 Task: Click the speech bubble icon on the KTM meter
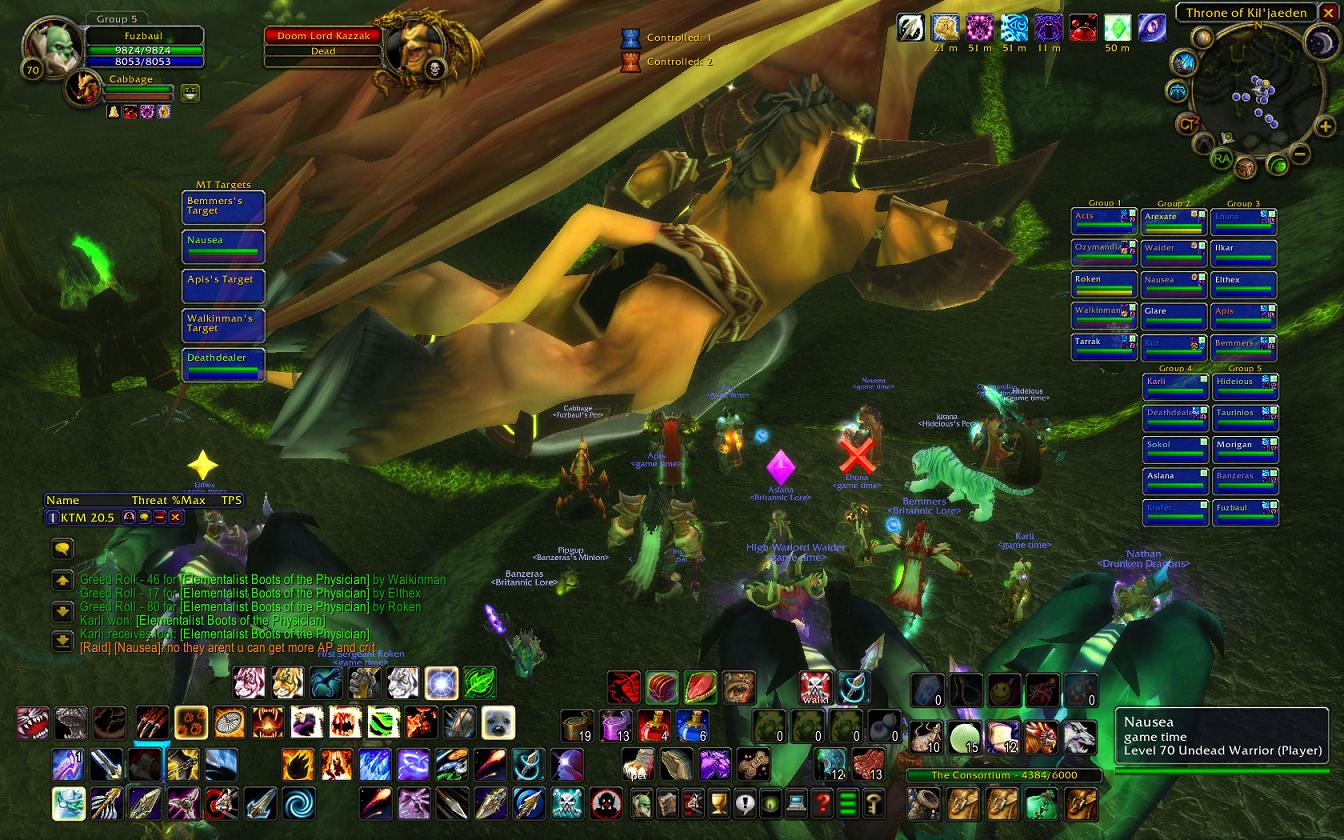point(144,517)
